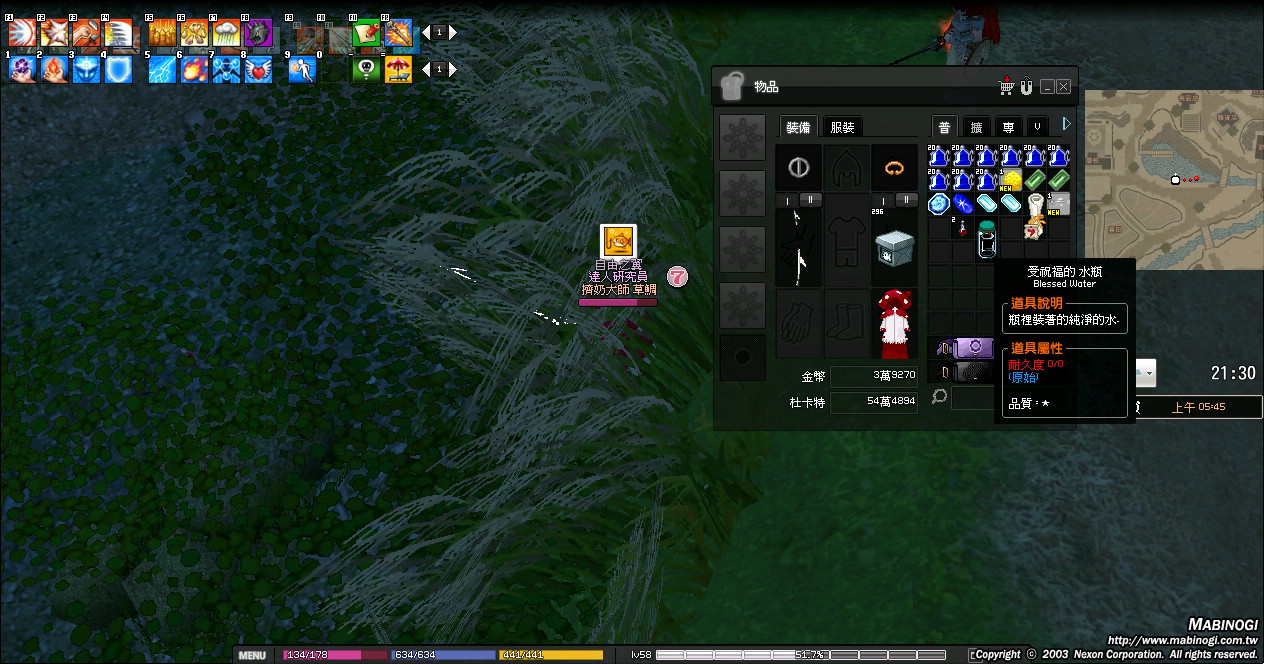Activate the rain cloud skill
The height and width of the screenshot is (664, 1264).
(226, 35)
